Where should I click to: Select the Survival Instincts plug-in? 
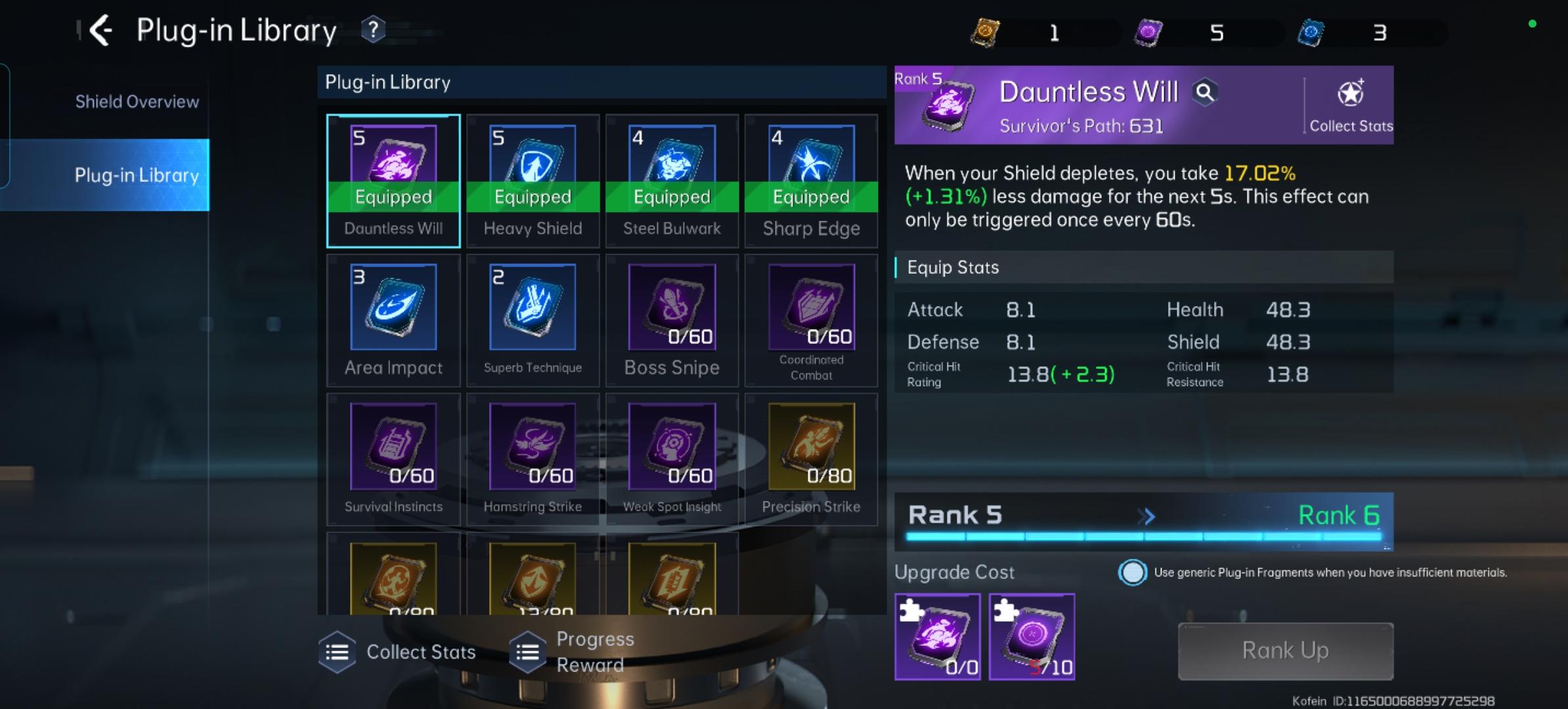click(393, 459)
